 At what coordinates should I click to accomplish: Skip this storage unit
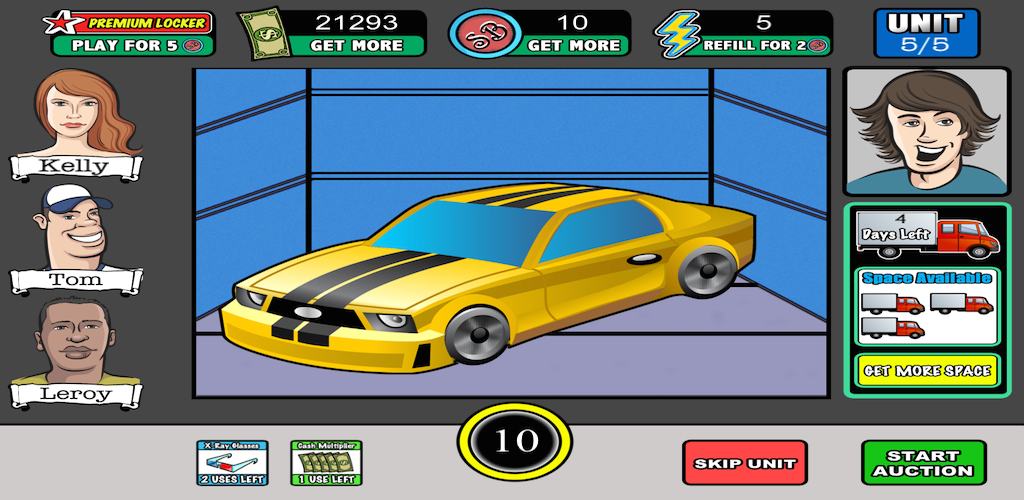[x=744, y=463]
